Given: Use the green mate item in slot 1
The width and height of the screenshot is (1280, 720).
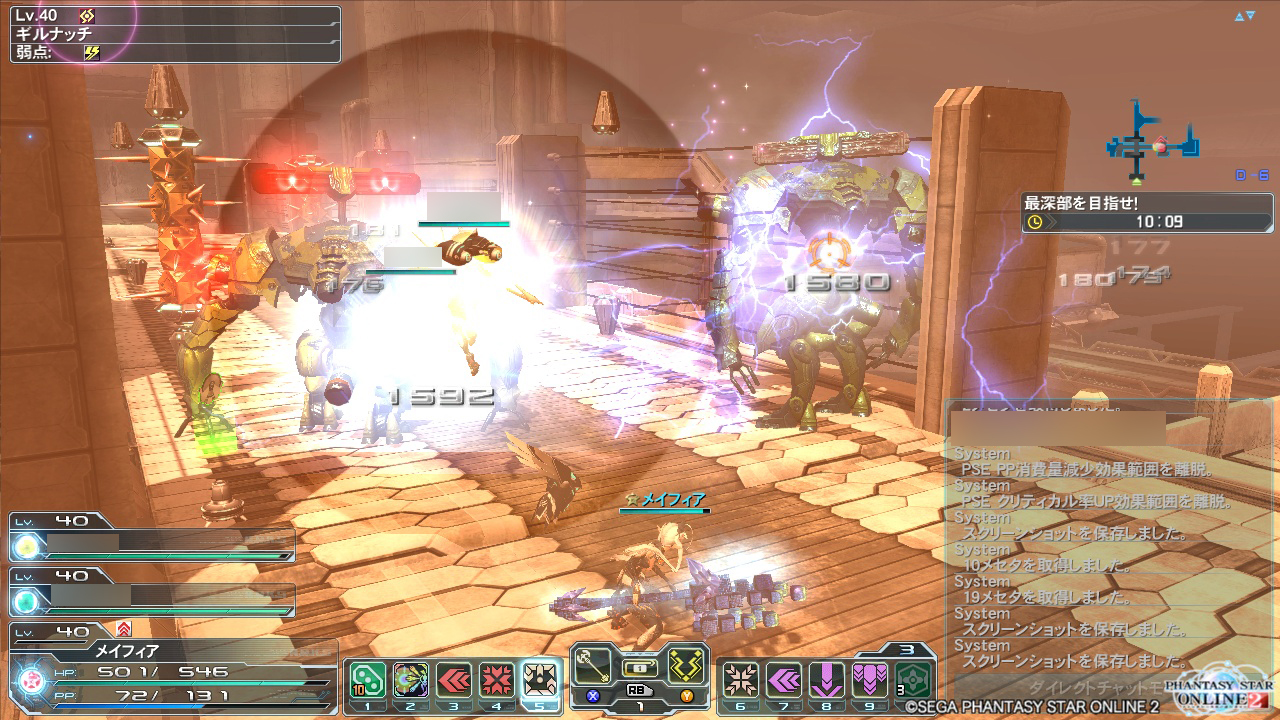Looking at the screenshot, I should [x=368, y=681].
